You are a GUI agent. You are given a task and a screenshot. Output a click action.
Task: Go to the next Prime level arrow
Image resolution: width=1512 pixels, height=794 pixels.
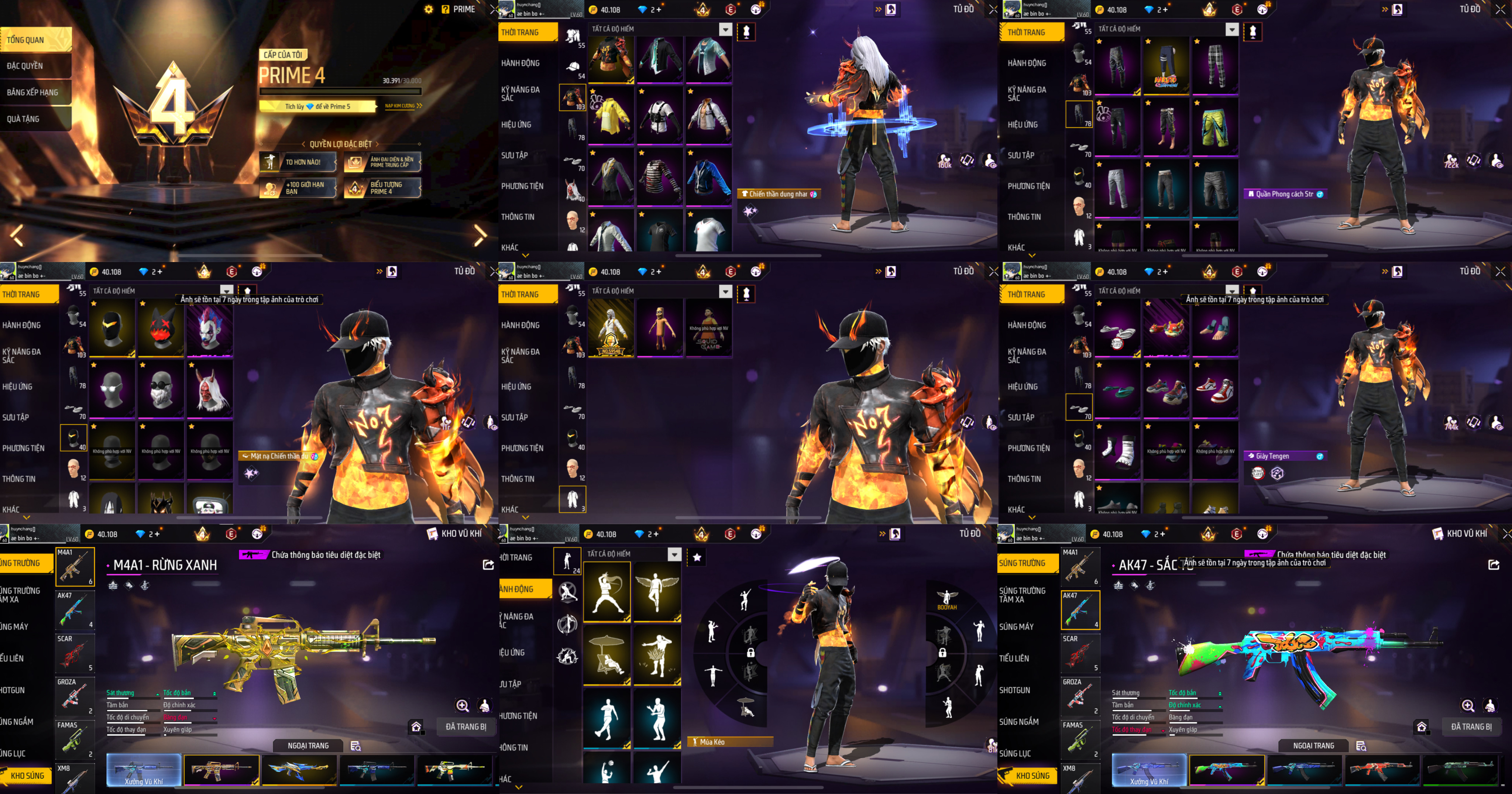(480, 236)
